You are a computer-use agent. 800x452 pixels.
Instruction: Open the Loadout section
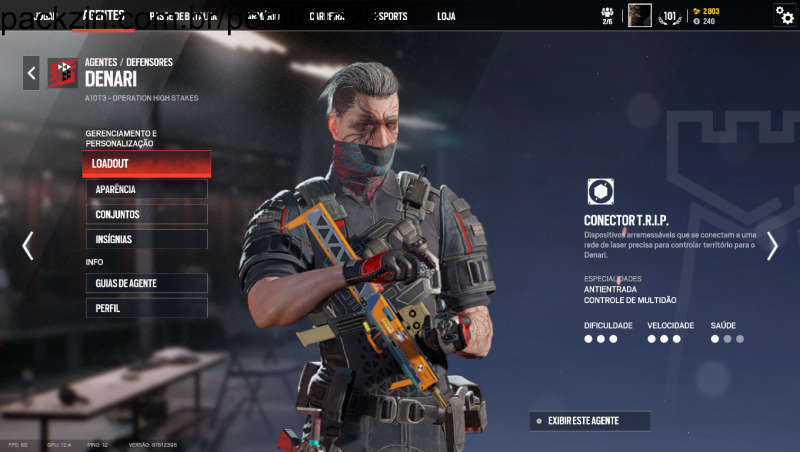click(146, 163)
